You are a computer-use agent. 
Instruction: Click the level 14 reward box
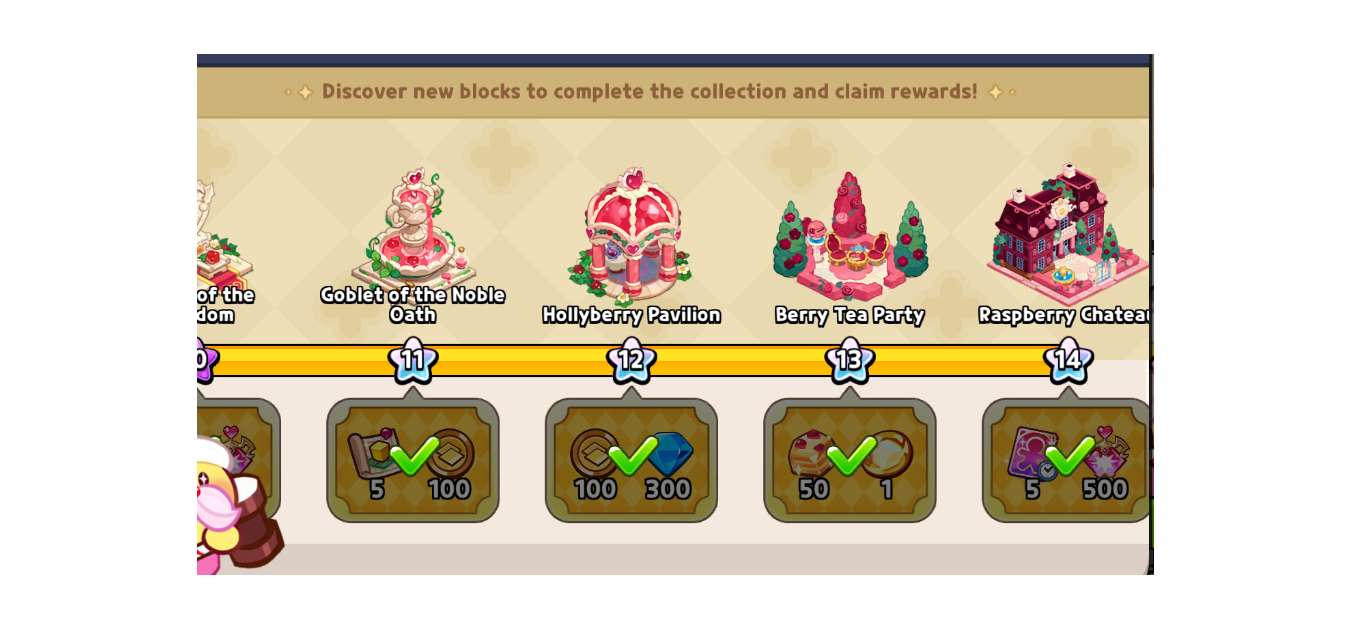tap(1066, 460)
